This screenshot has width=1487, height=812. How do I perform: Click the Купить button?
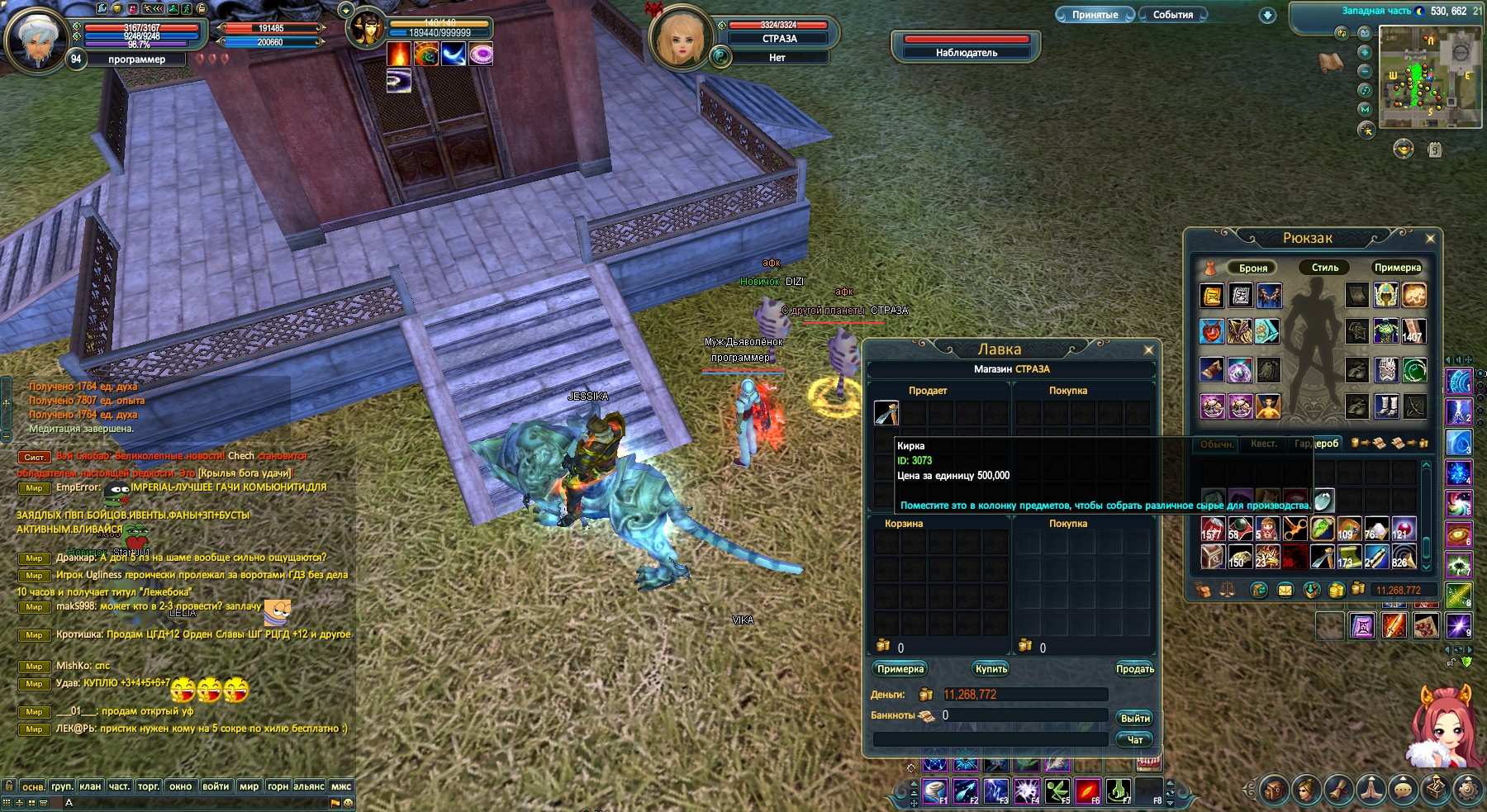pos(991,669)
